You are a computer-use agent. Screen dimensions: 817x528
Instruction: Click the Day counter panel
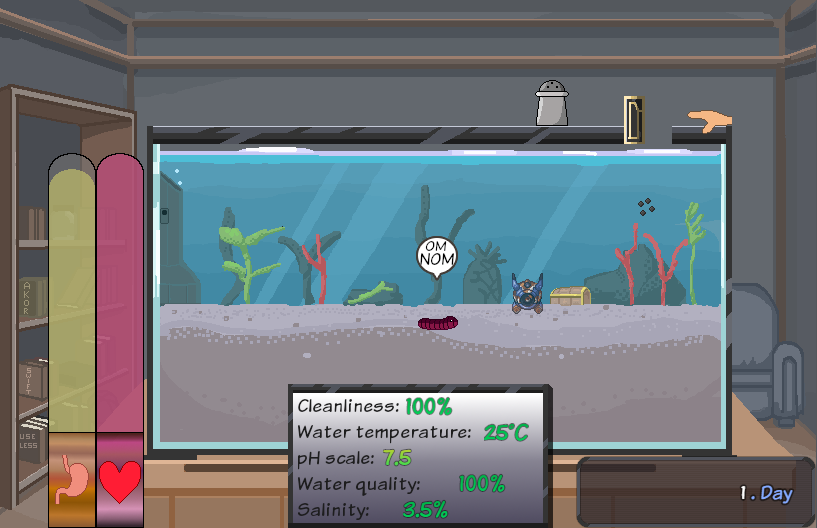pyautogui.click(x=696, y=491)
